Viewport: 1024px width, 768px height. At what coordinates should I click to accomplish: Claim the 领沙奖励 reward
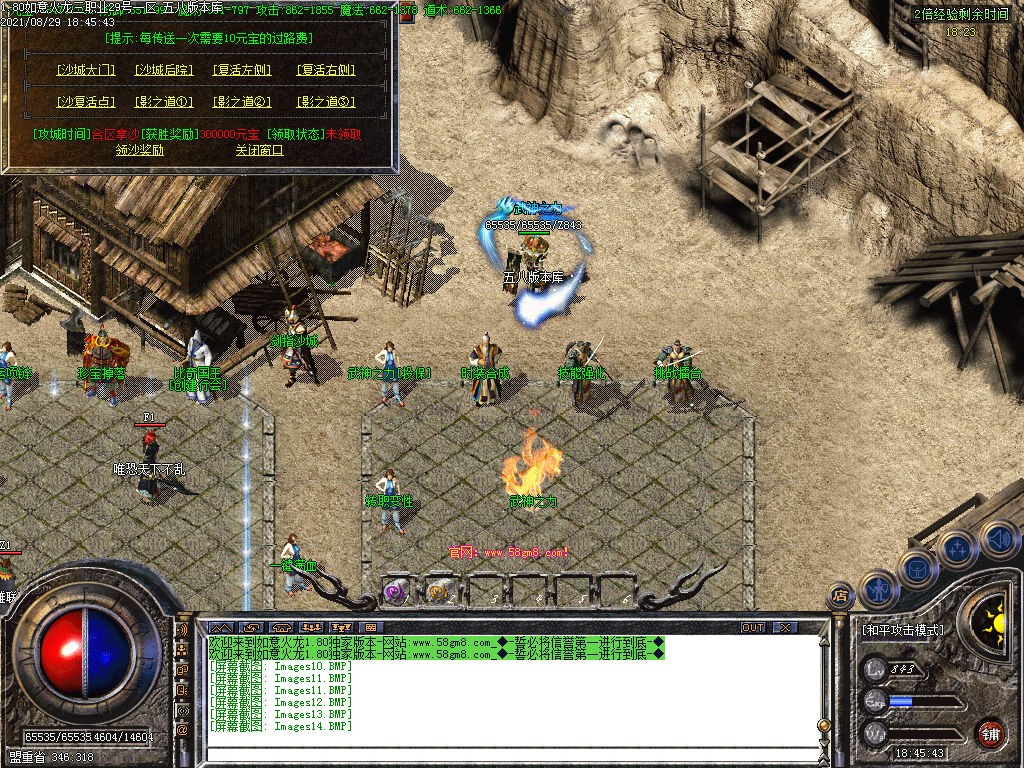click(140, 150)
